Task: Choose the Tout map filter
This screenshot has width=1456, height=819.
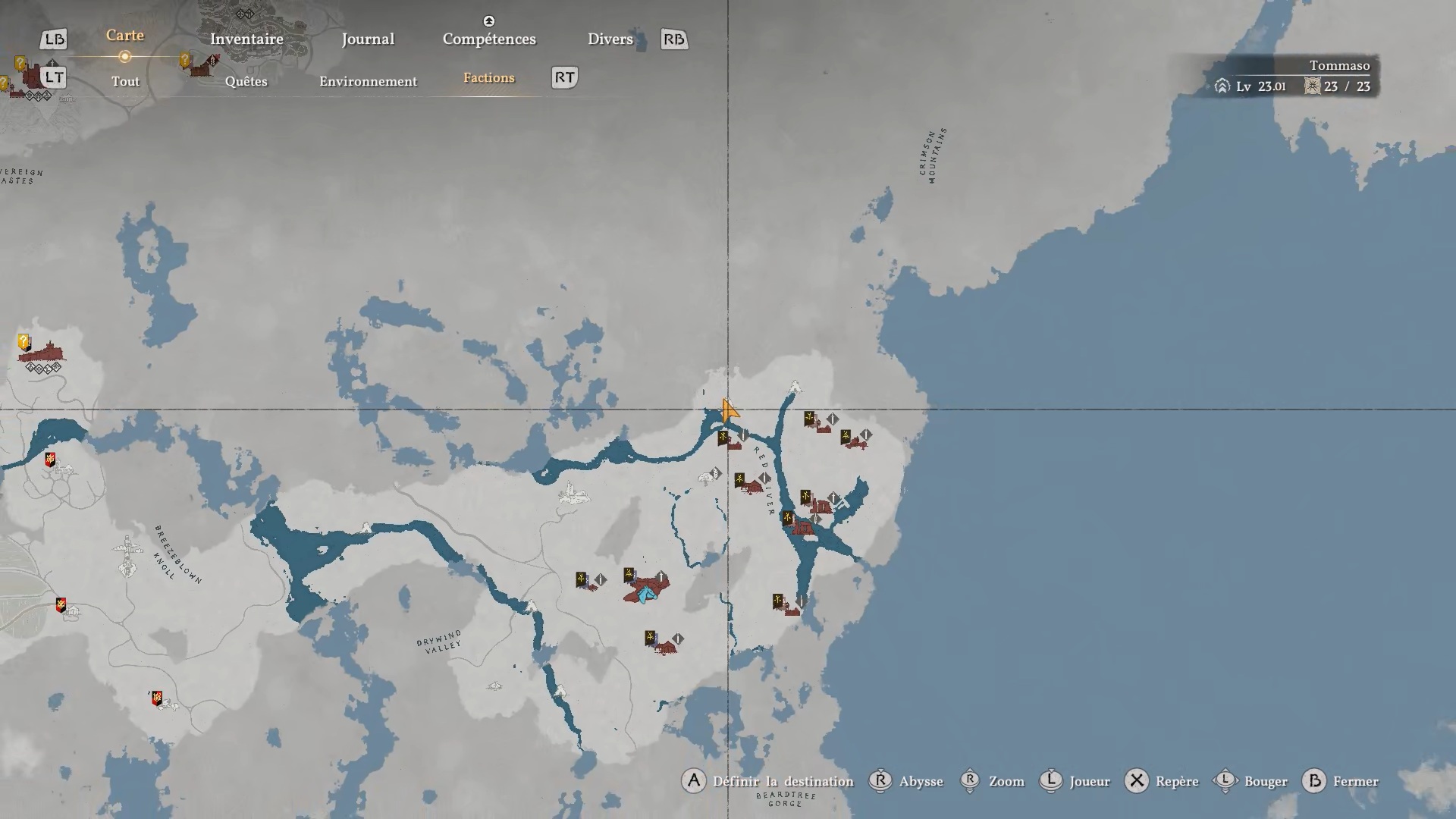Action: 126,81
